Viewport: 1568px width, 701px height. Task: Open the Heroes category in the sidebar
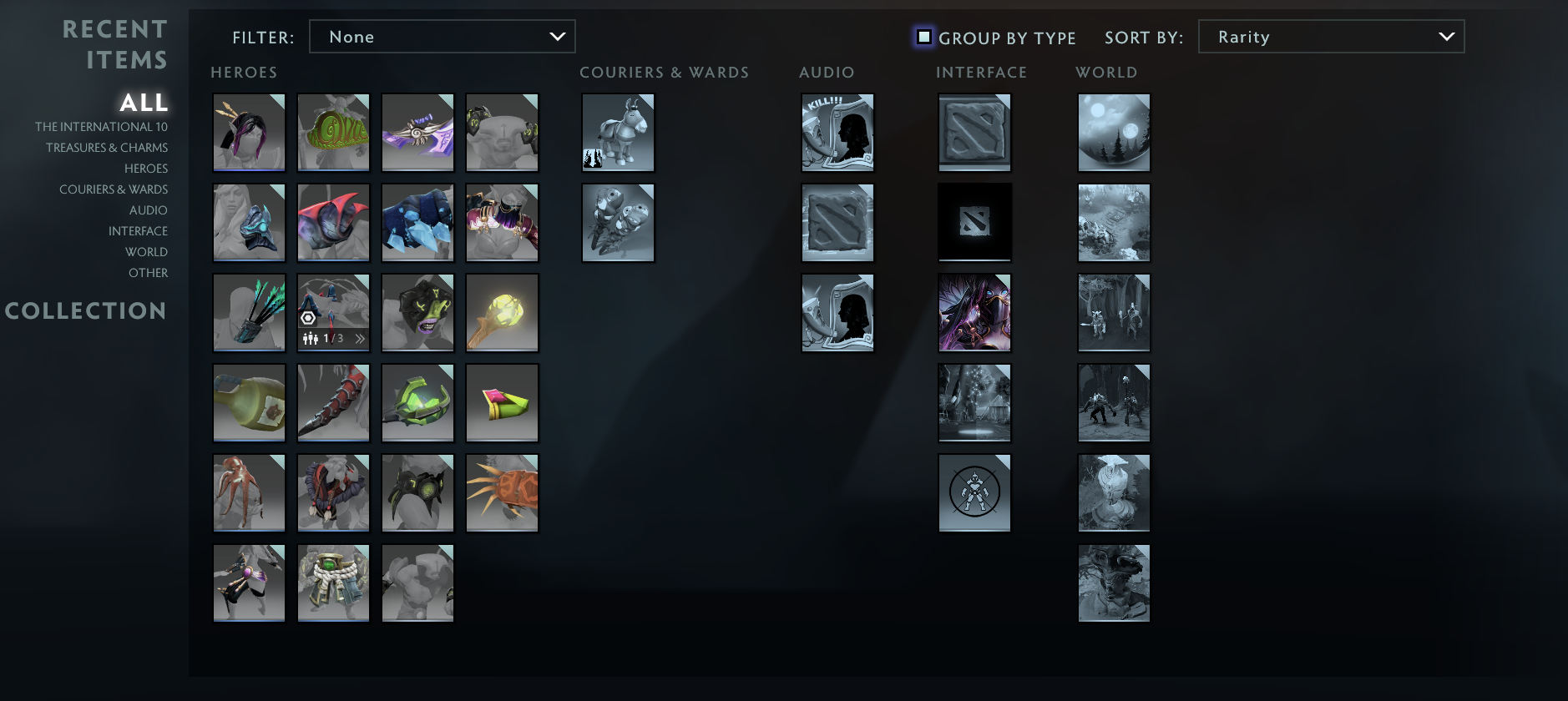tap(147, 168)
